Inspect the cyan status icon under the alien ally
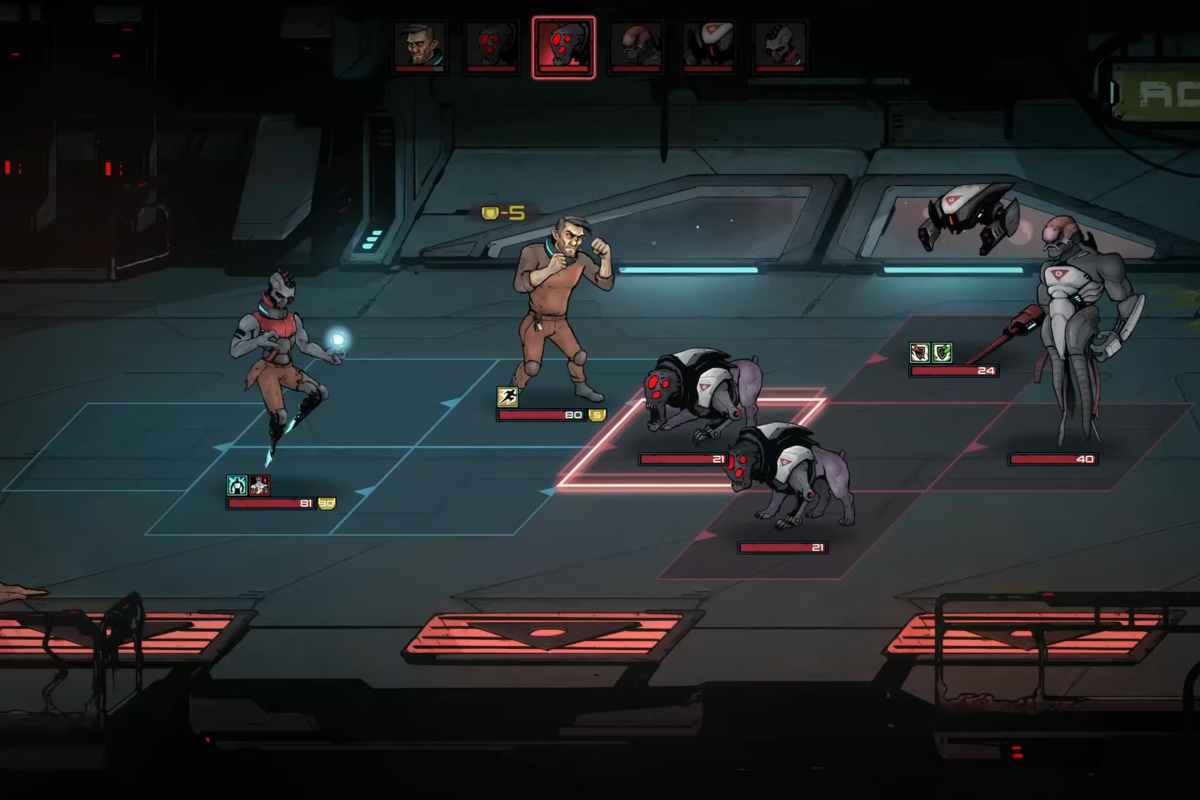Image resolution: width=1200 pixels, height=800 pixels. pyautogui.click(x=238, y=485)
